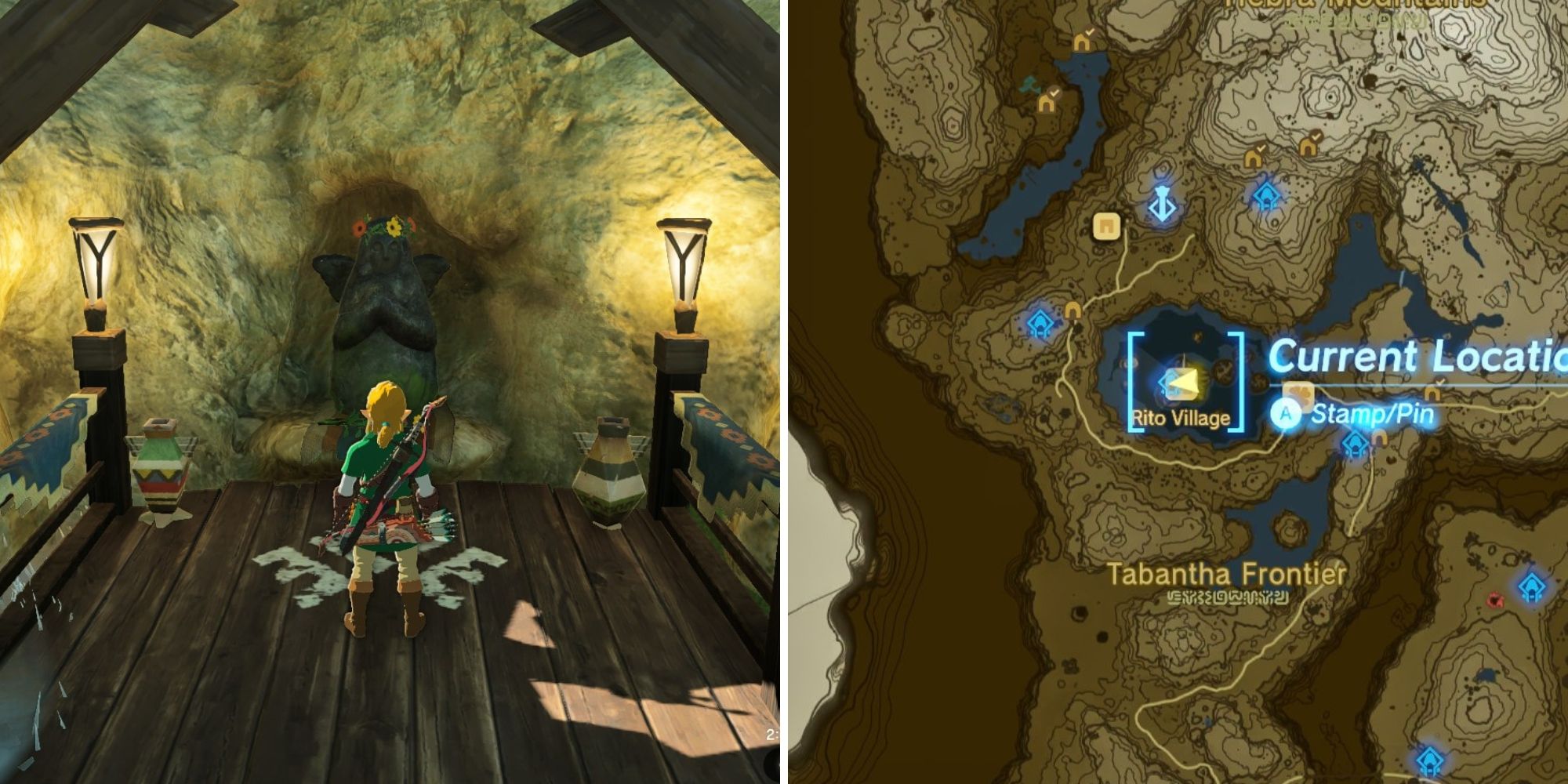Viewport: 1568px width, 784px height.
Task: Toggle the checkmark on the rightmost Hebra stable pair
Action: pyautogui.click(x=1316, y=136)
